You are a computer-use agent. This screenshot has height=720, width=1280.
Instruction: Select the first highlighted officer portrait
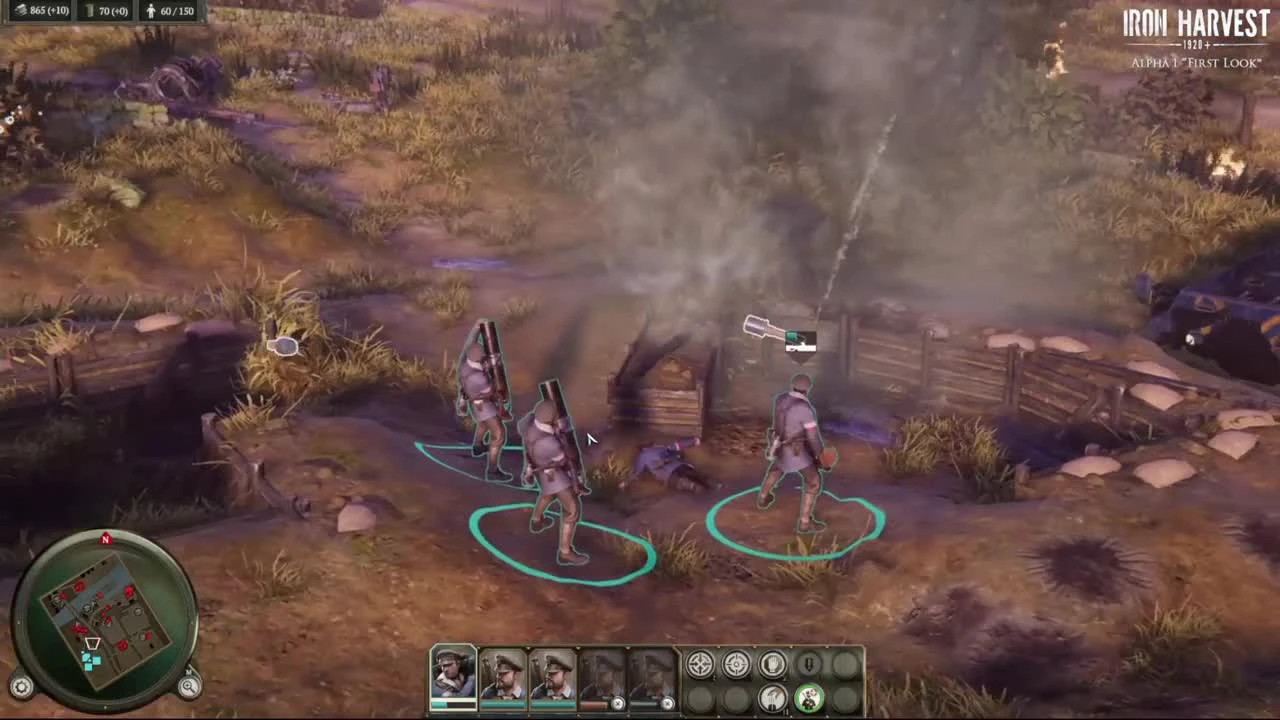point(452,675)
